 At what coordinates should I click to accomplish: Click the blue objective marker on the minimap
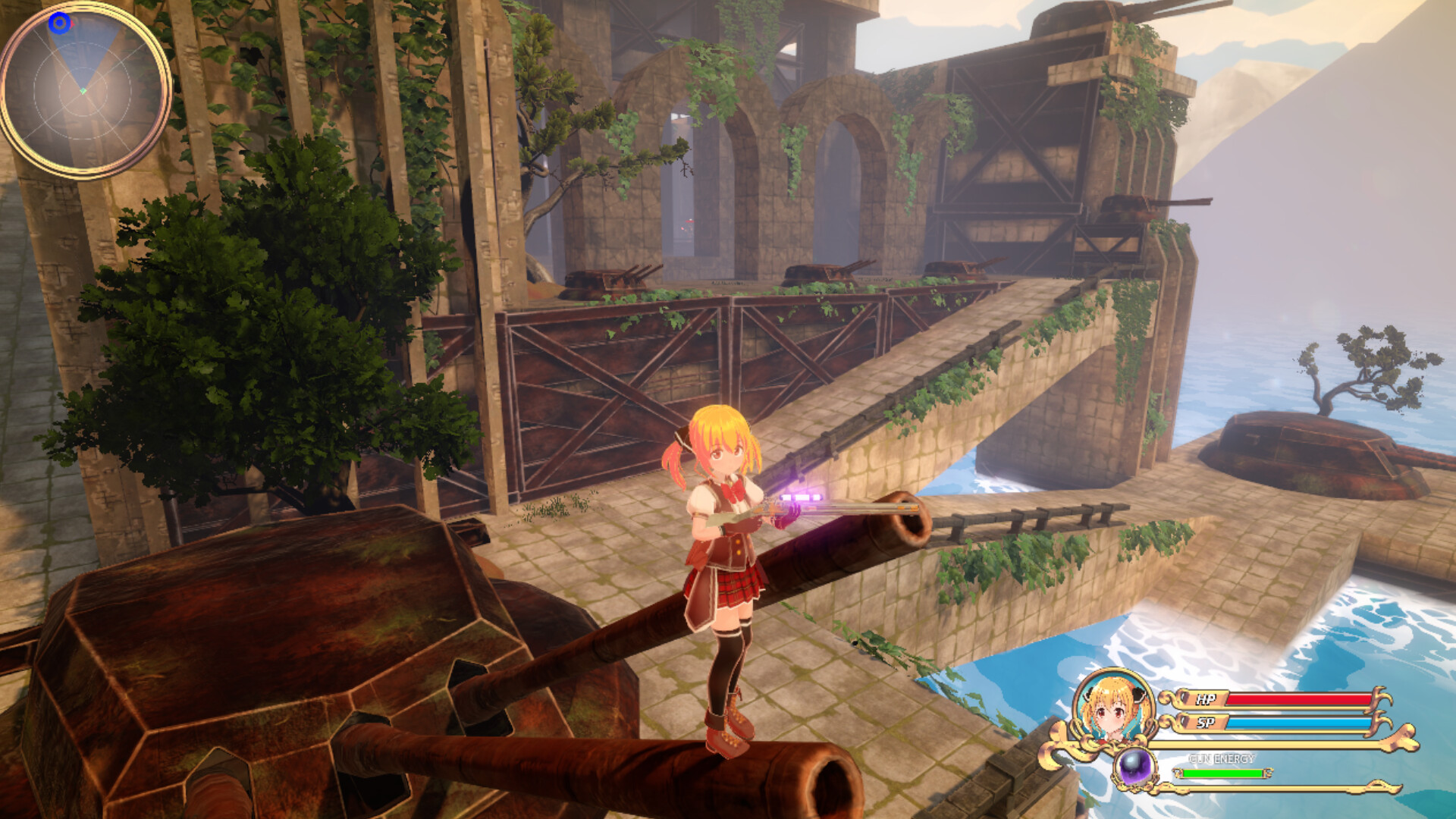[58, 24]
